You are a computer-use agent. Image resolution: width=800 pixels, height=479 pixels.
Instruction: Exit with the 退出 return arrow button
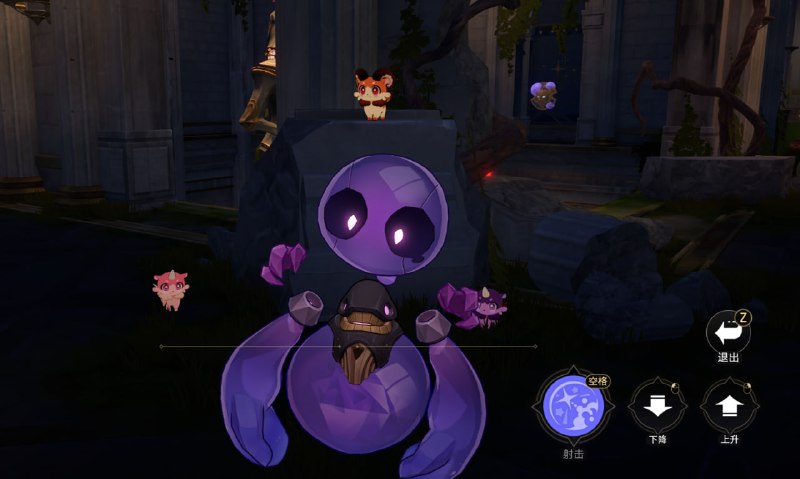click(727, 331)
